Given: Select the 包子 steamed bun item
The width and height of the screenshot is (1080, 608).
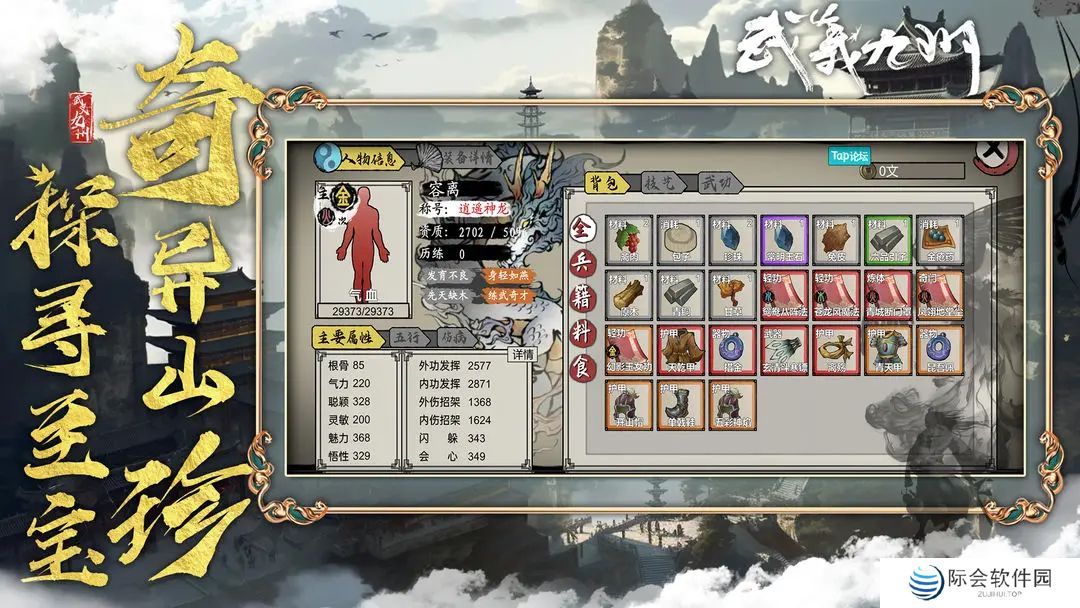Looking at the screenshot, I should tap(680, 240).
